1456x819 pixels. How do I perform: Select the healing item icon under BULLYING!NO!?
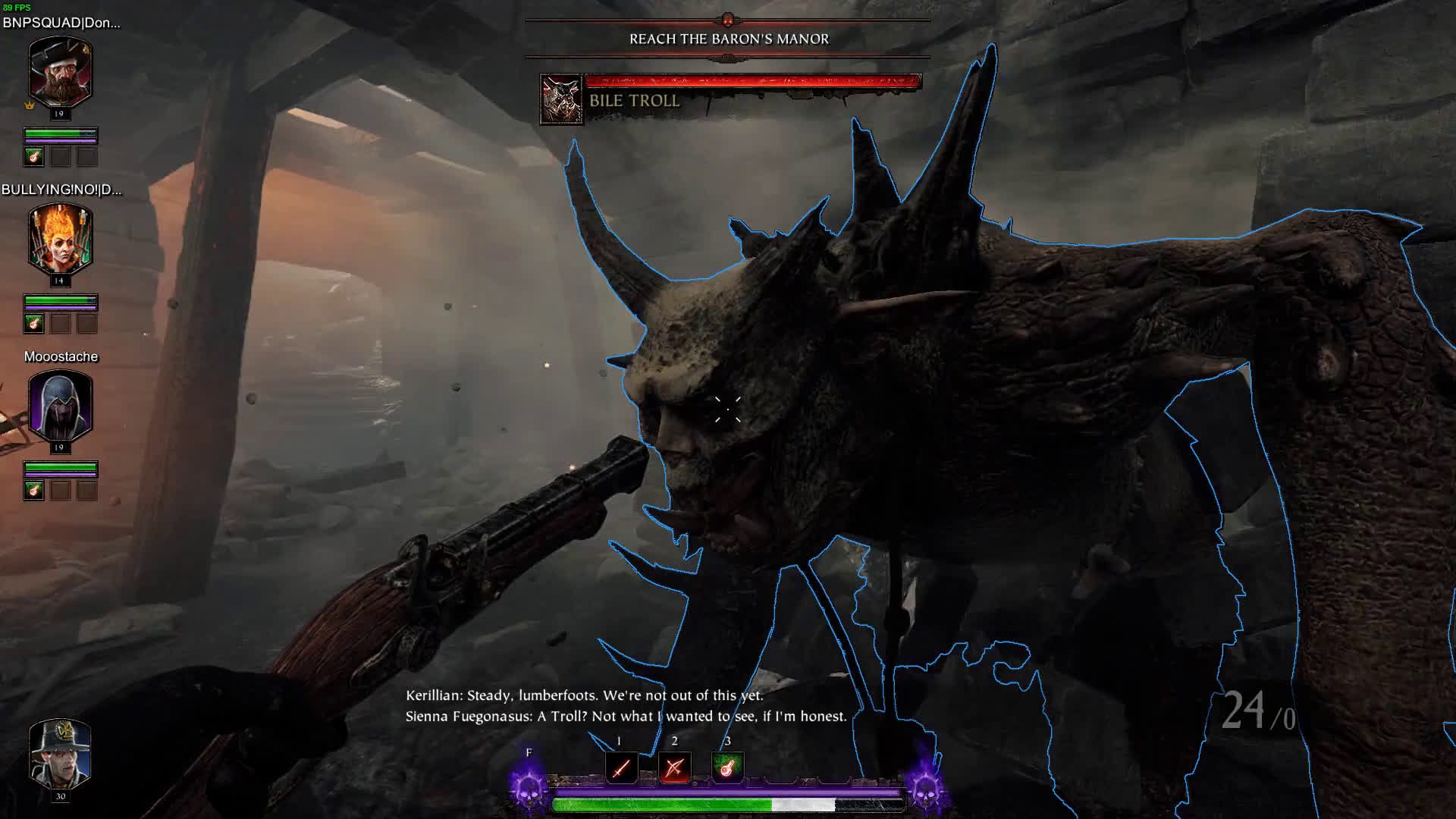click(33, 324)
